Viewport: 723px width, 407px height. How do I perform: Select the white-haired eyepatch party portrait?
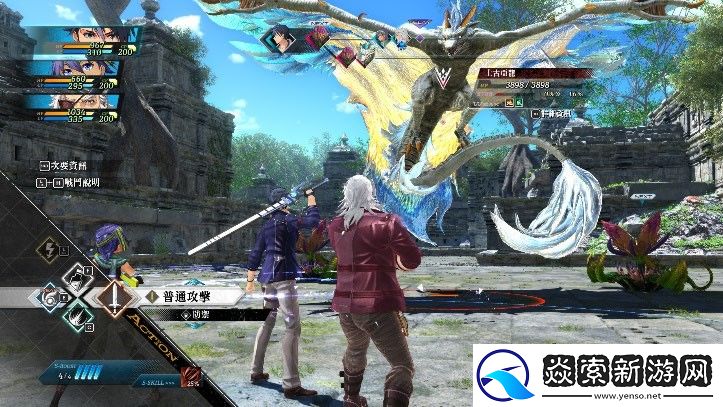coord(80,101)
